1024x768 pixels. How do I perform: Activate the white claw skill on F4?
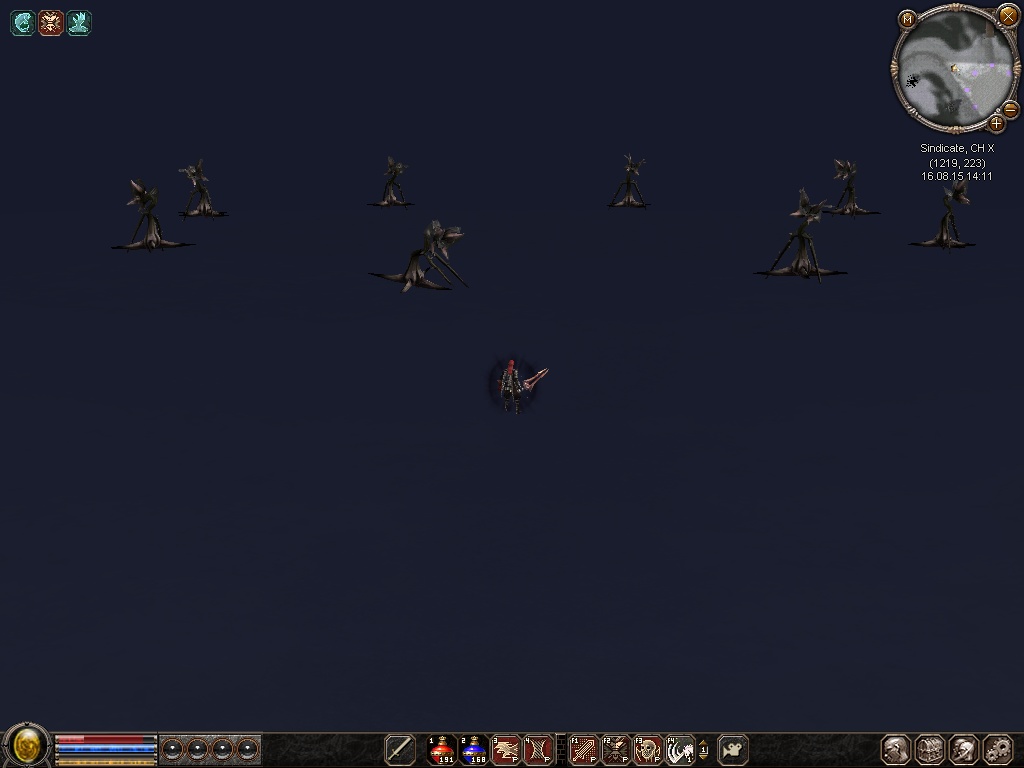pyautogui.click(x=679, y=749)
